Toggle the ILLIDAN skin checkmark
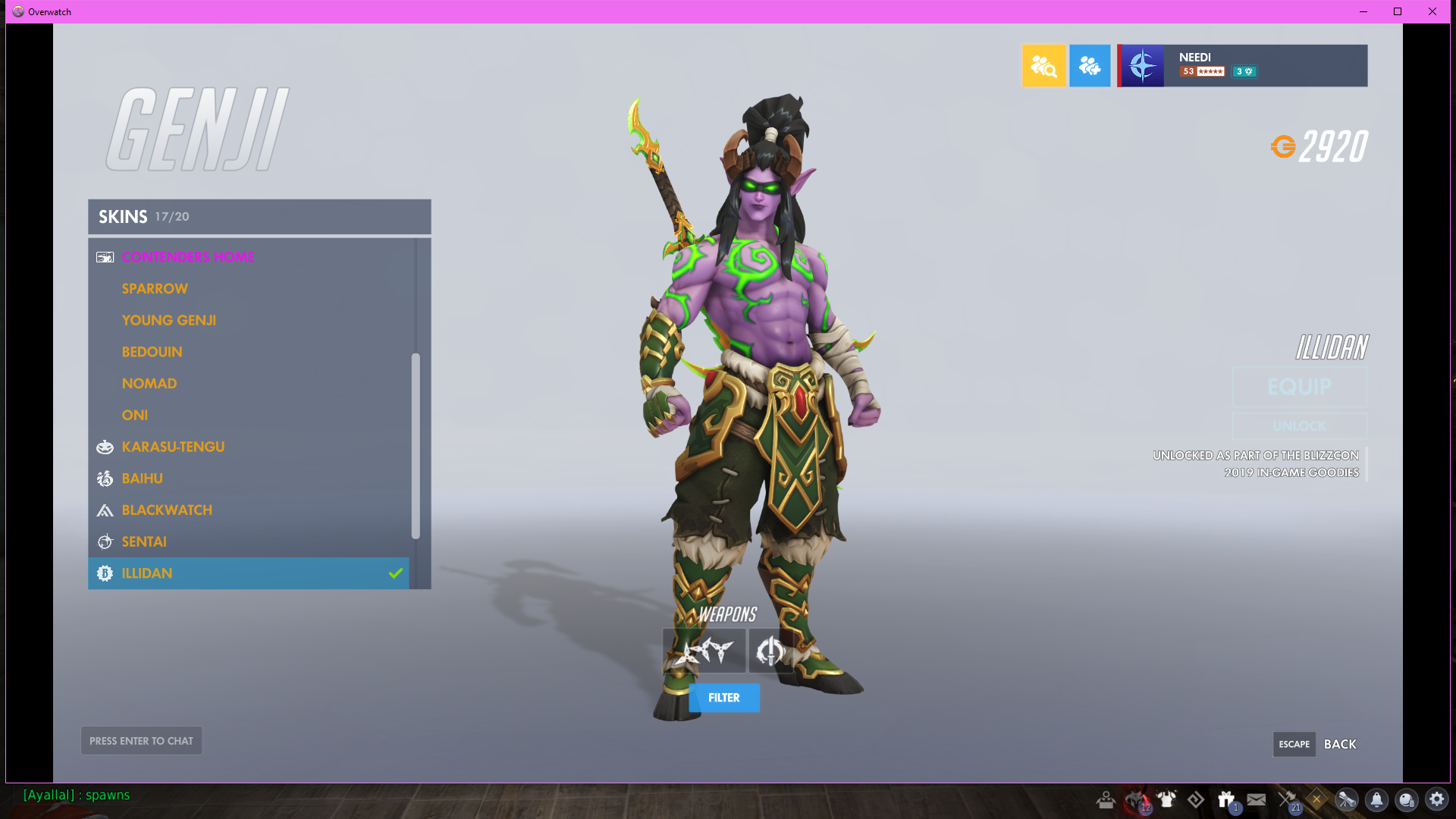This screenshot has width=1456, height=819. point(394,573)
